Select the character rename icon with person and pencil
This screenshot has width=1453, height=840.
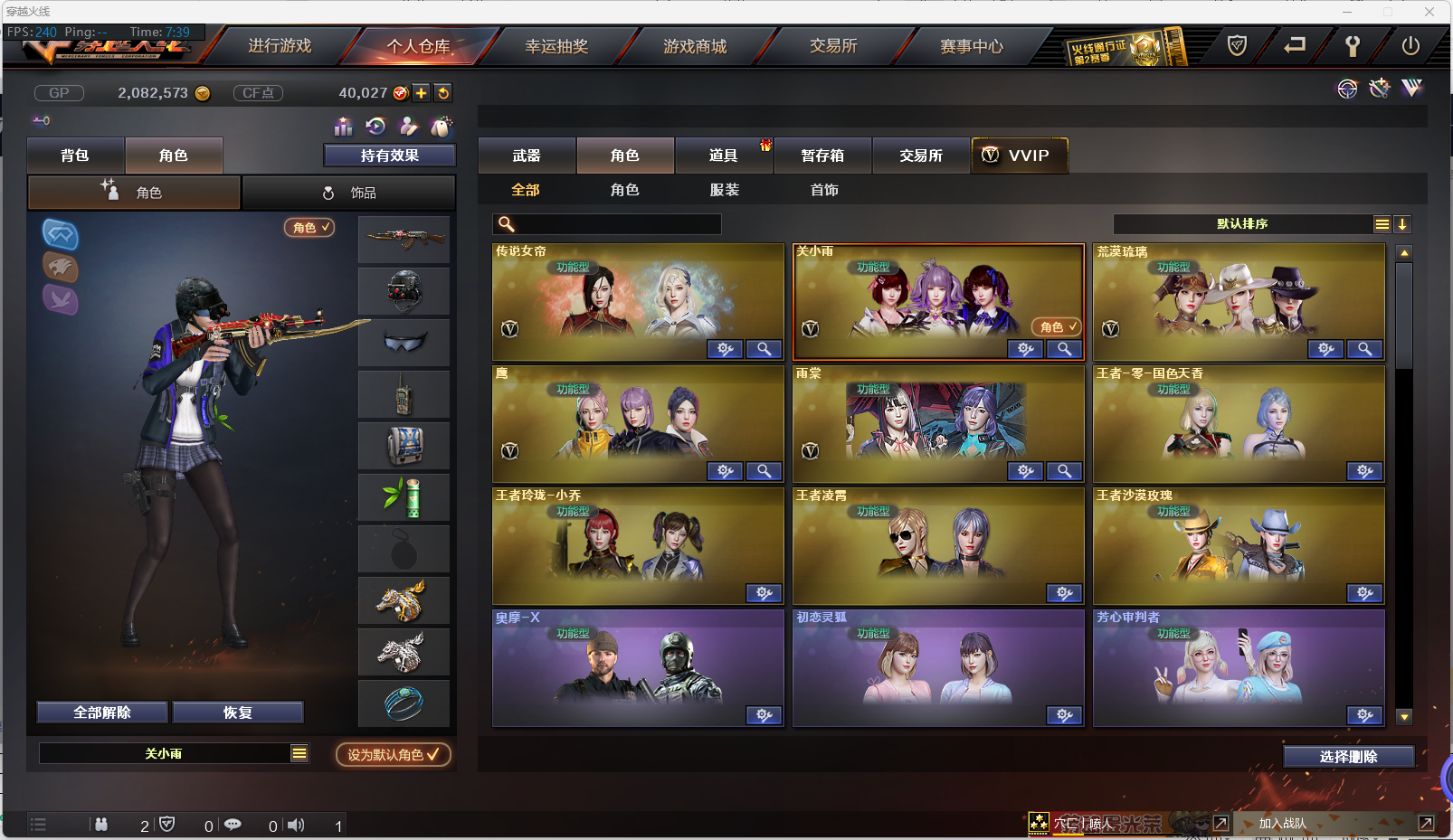409,127
